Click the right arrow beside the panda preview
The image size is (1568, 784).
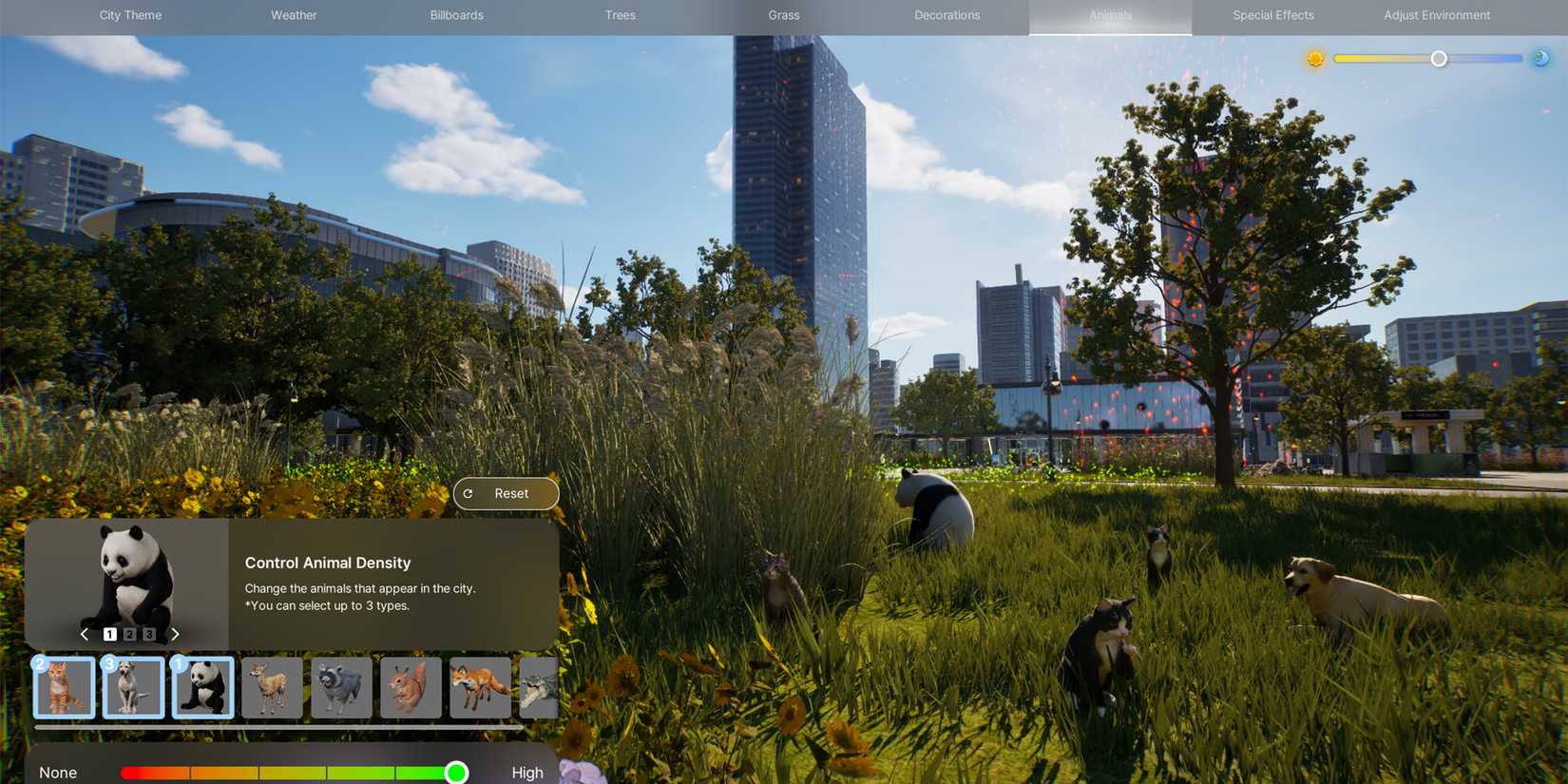point(176,632)
